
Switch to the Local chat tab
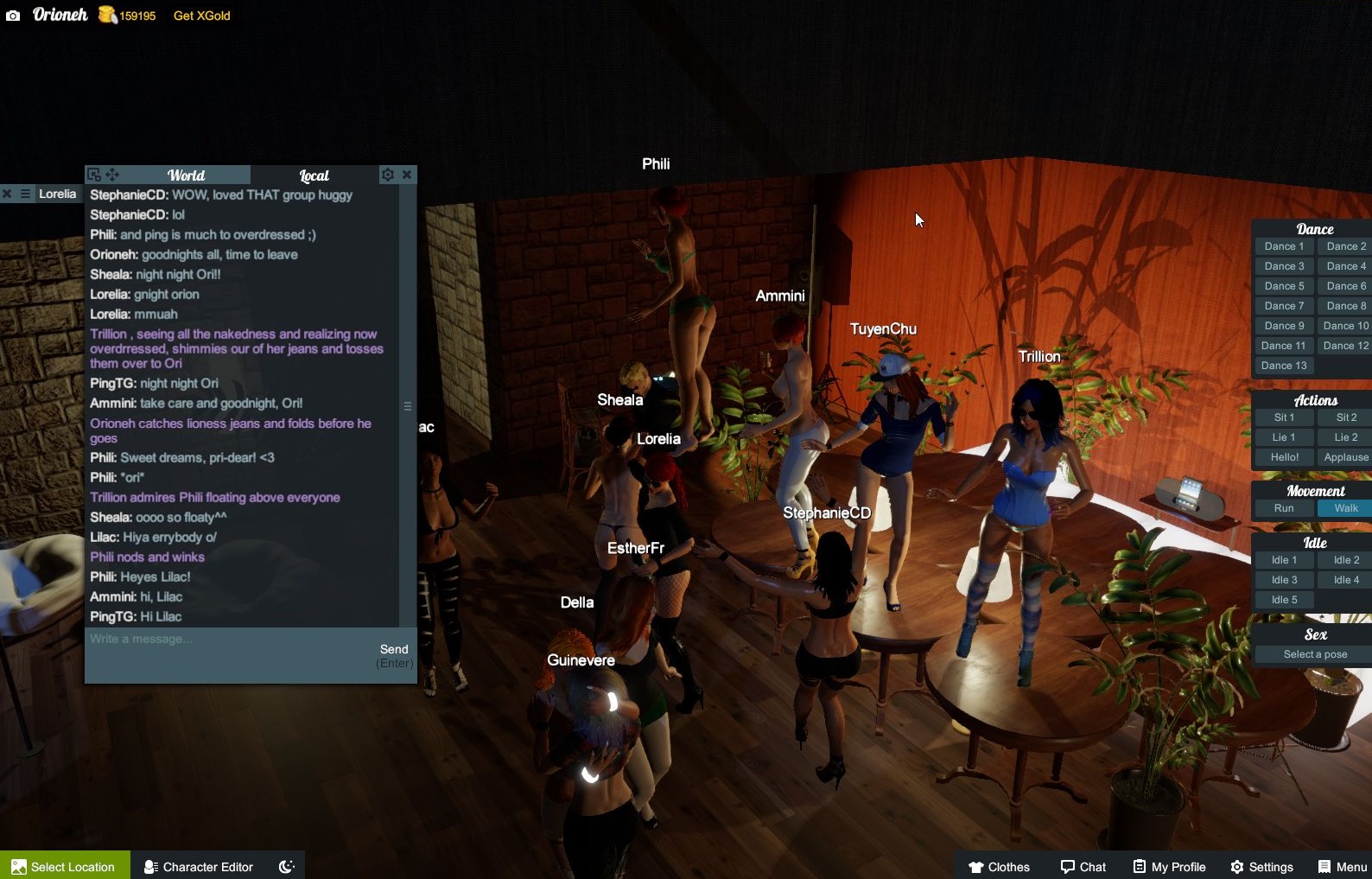(x=314, y=175)
